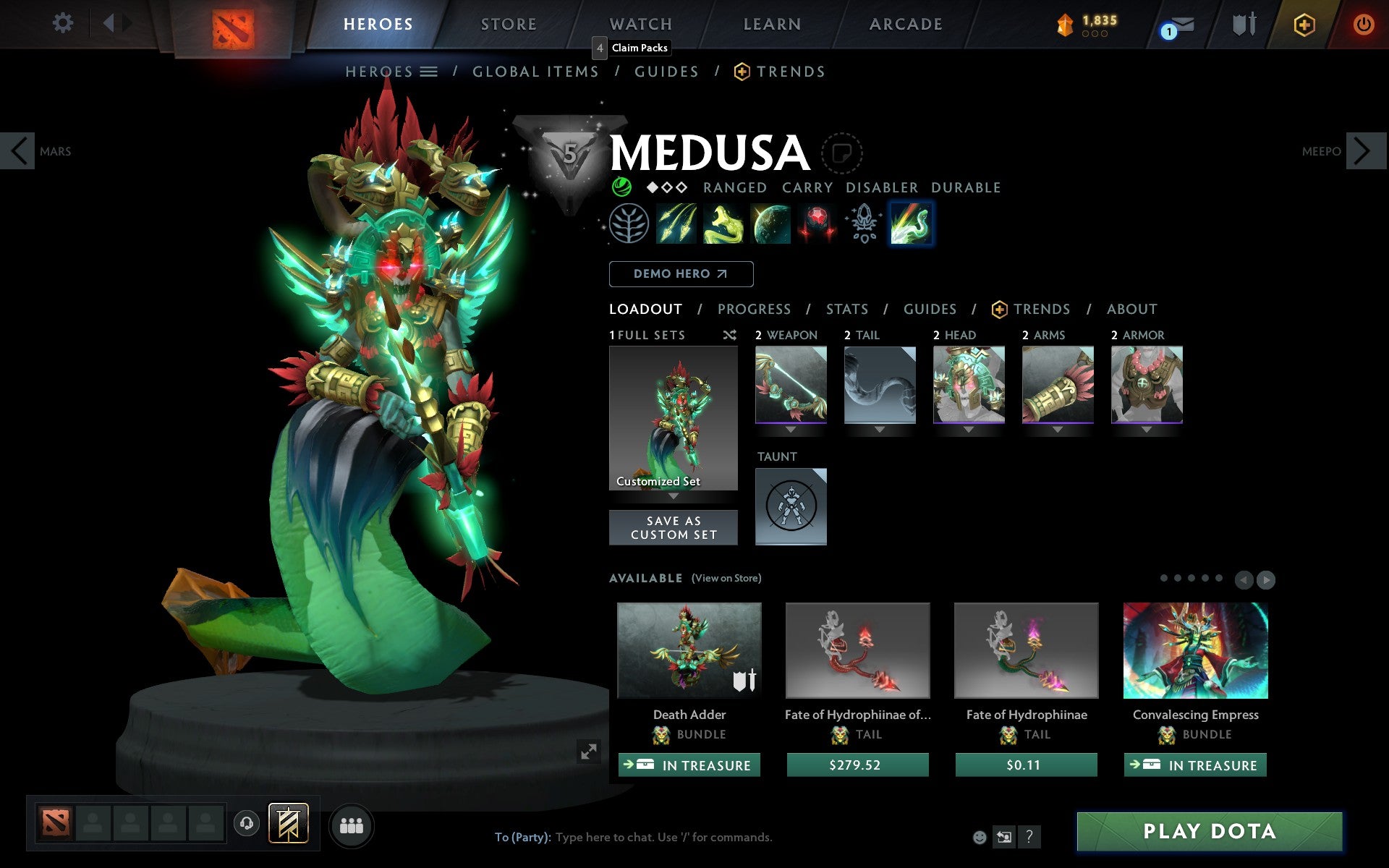Open the friends list icon bottom left
Viewport: 1389px width, 868px height.
click(352, 824)
